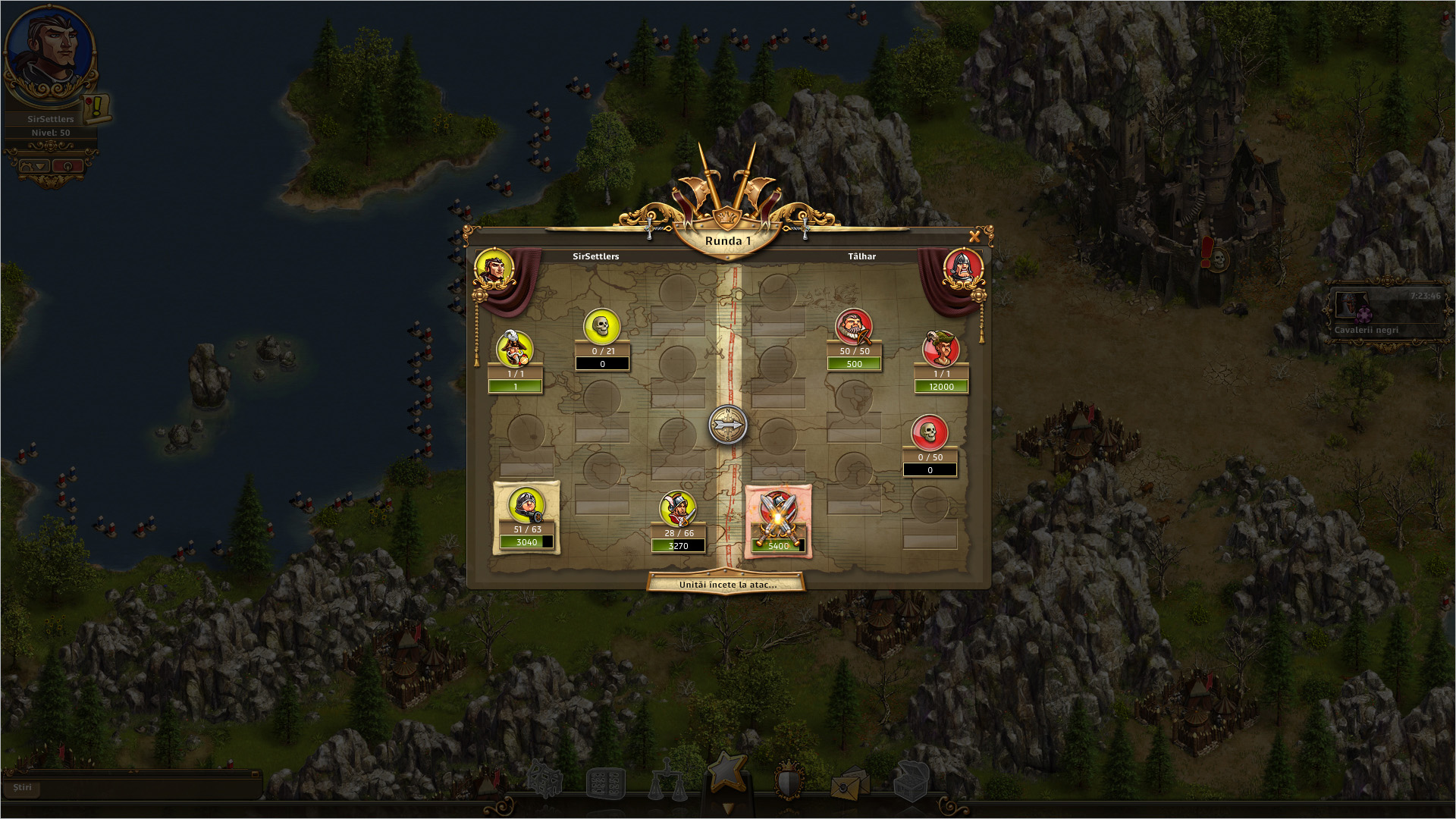Click the SirSettlers portrait in the battle window
Screen dimensions: 1456x819
[494, 269]
